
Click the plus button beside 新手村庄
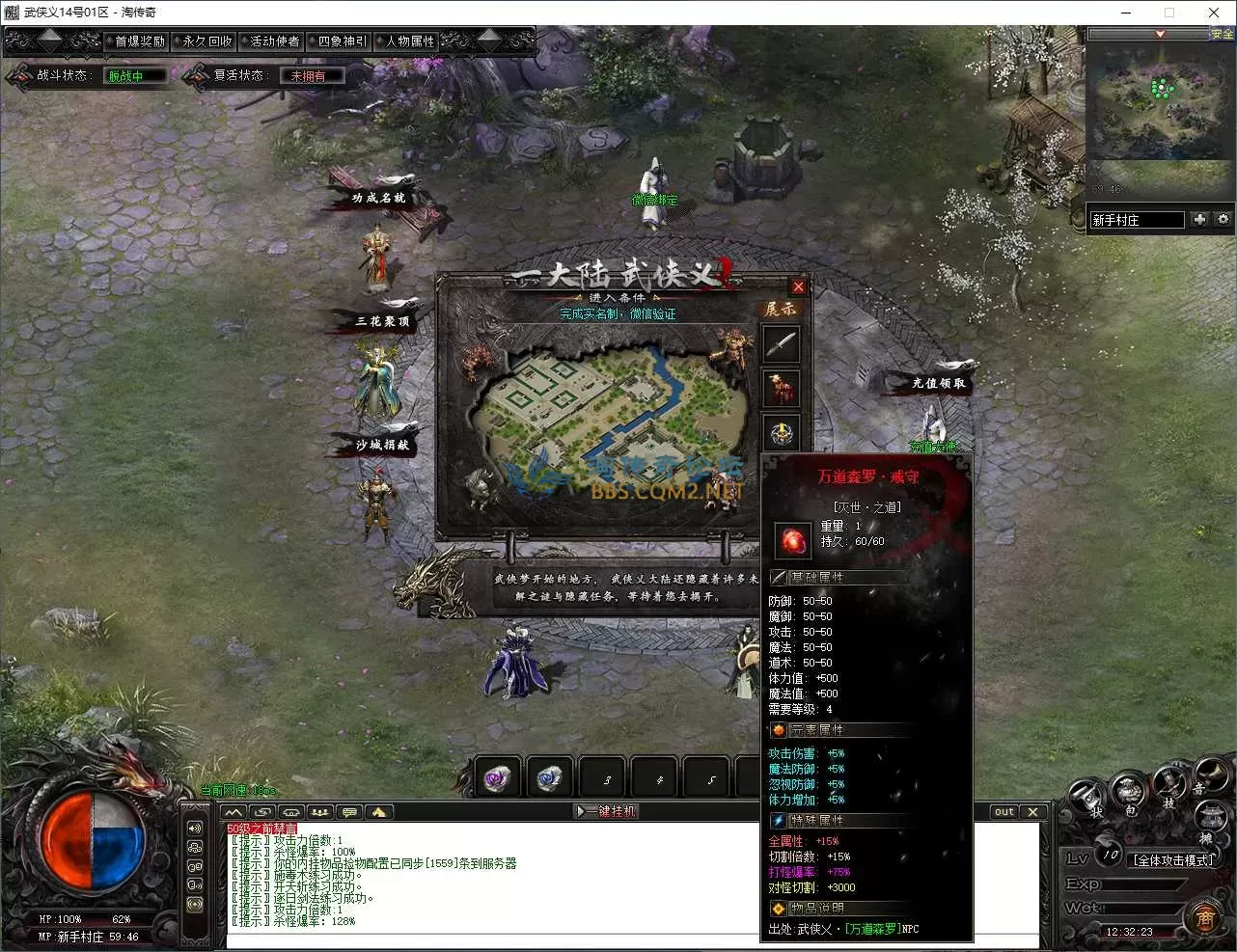pyautogui.click(x=1199, y=219)
